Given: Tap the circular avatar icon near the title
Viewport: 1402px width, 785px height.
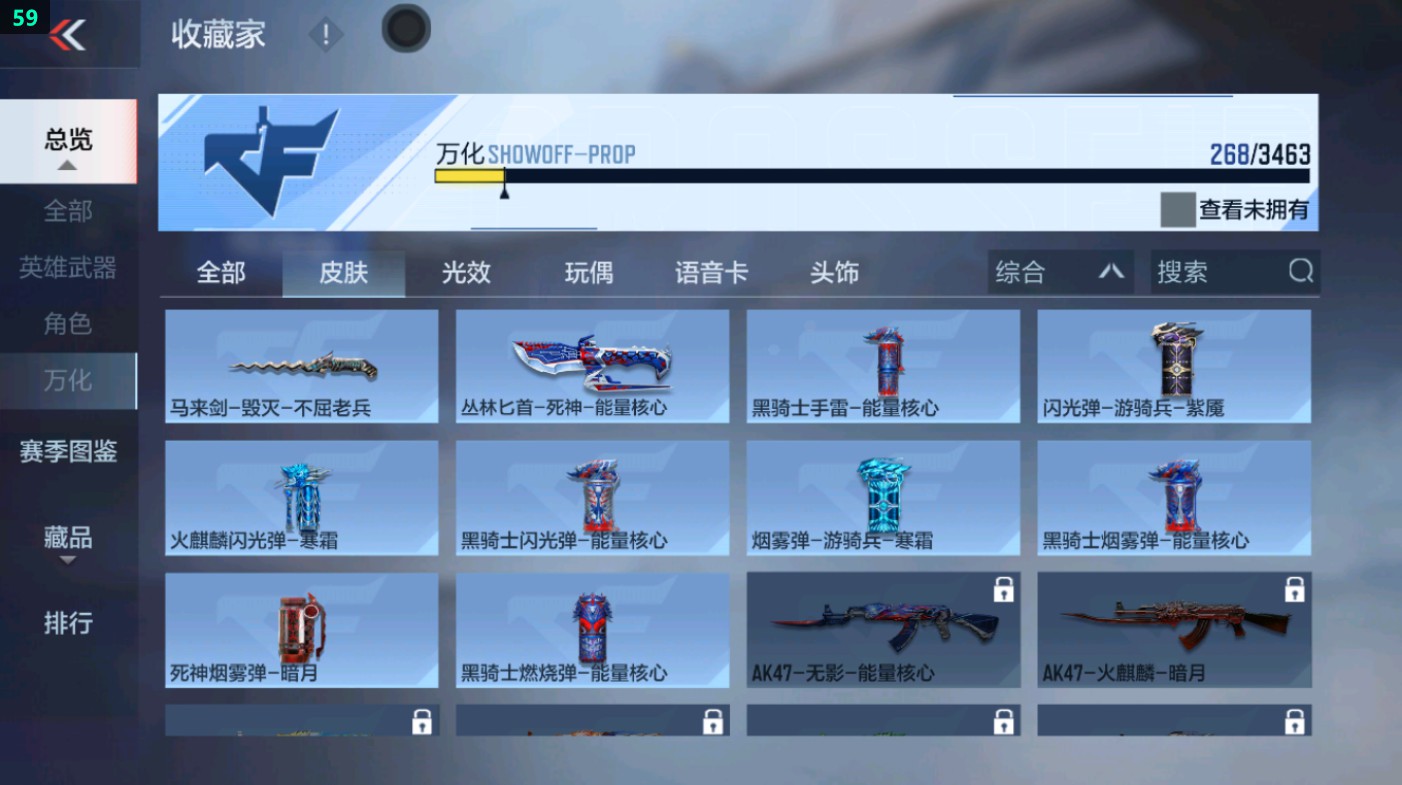Looking at the screenshot, I should (405, 29).
